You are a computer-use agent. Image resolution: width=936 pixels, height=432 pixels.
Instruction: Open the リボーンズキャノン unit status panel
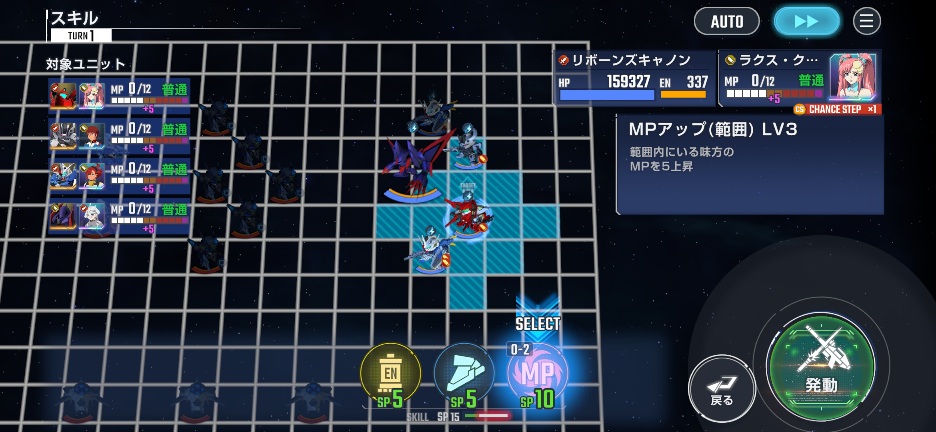pos(634,78)
